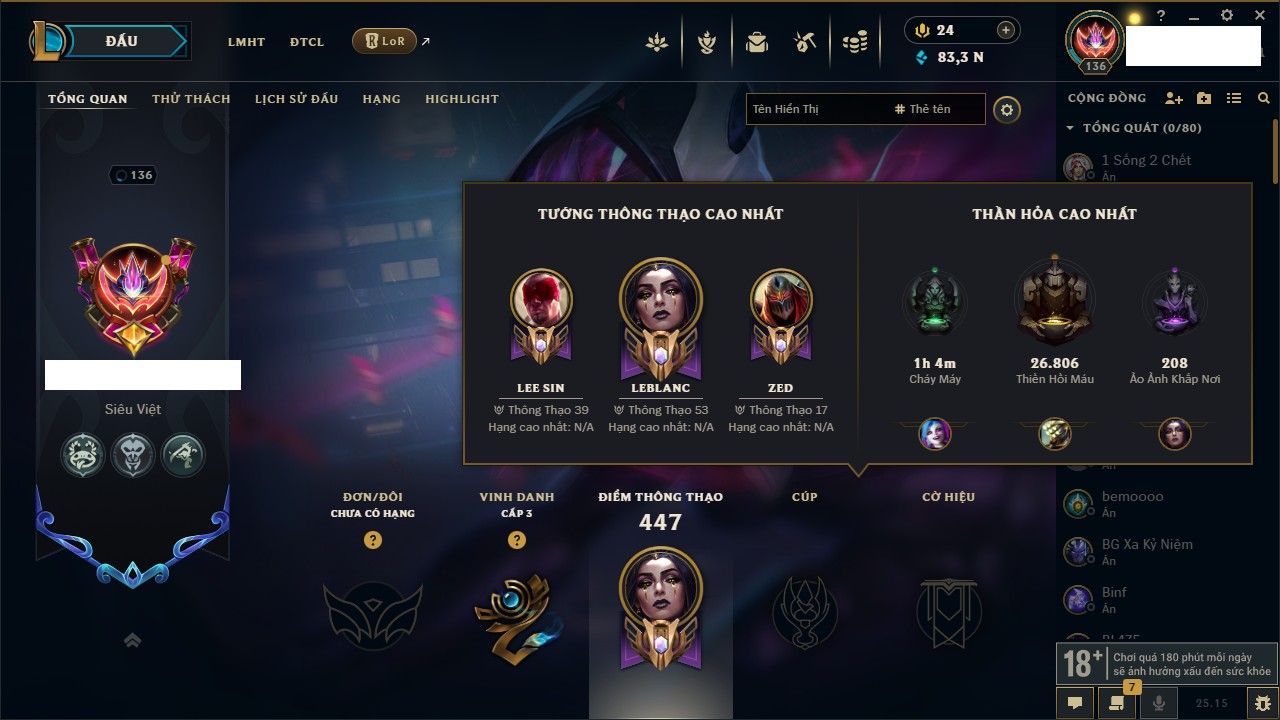Focus the Tên Hiển Thị search field
1280x720 pixels.
pyautogui.click(x=815, y=109)
